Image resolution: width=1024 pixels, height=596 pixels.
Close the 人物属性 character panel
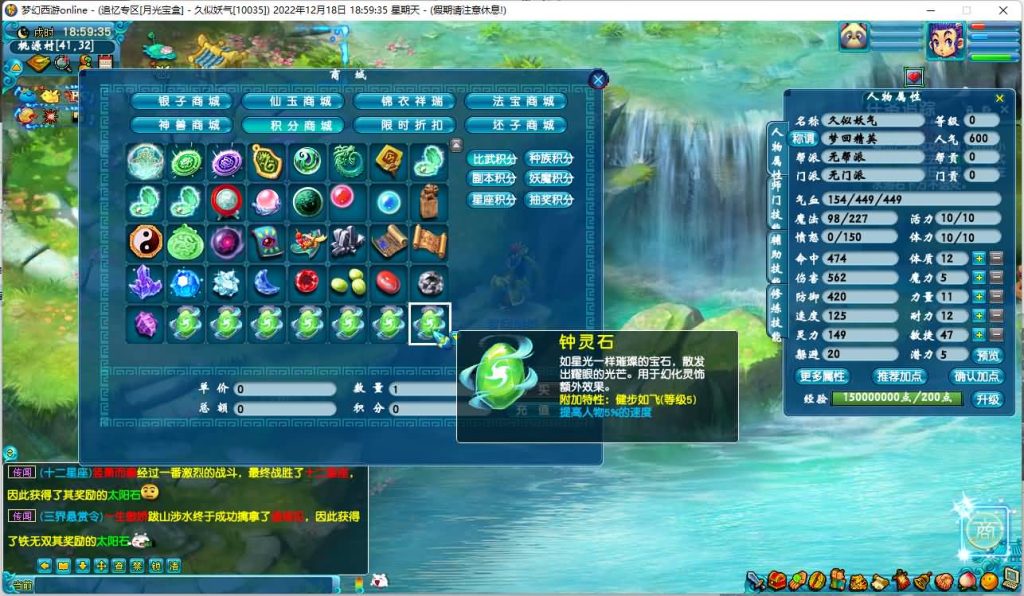tap(999, 98)
